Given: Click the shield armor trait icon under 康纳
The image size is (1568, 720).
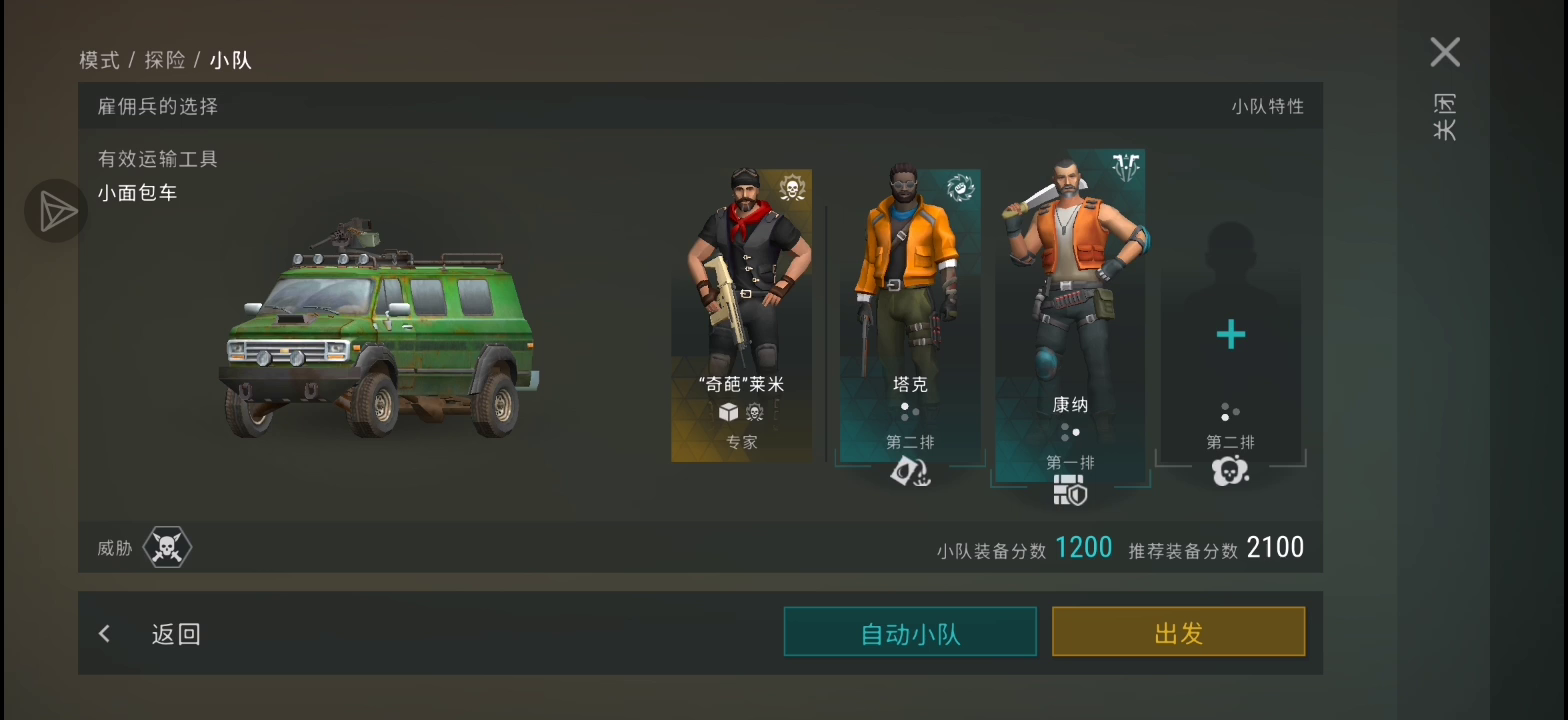Looking at the screenshot, I should point(1069,491).
